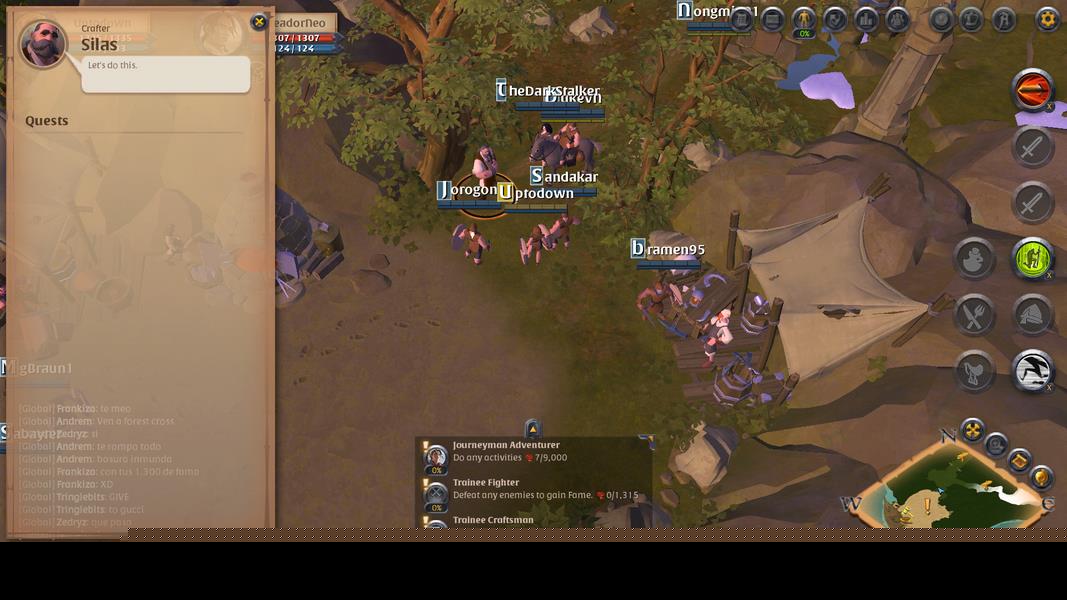Close the Silas dialogue panel
1067x600 pixels.
tap(259, 22)
